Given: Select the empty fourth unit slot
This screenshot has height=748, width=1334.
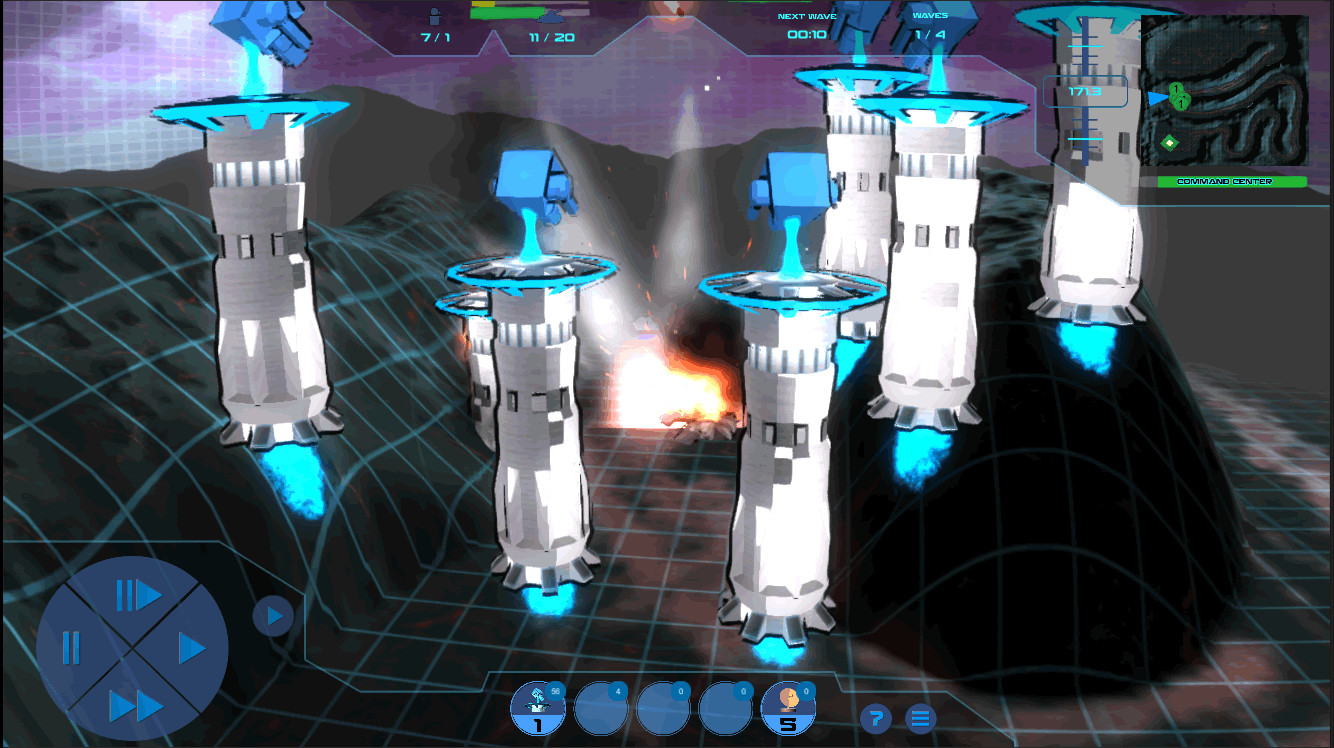Looking at the screenshot, I should pos(727,707).
